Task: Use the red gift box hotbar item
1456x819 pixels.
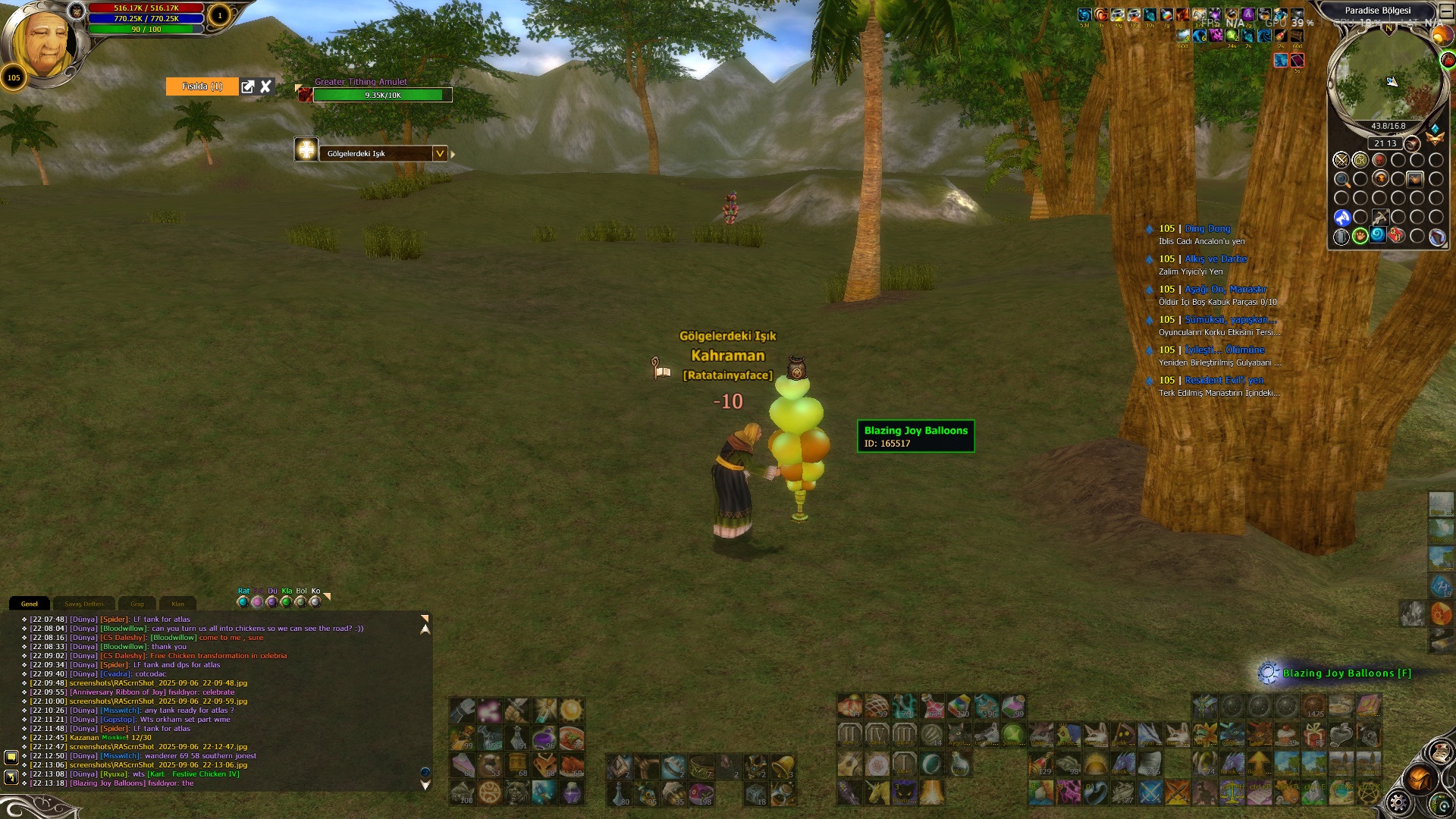Action: [1314, 734]
